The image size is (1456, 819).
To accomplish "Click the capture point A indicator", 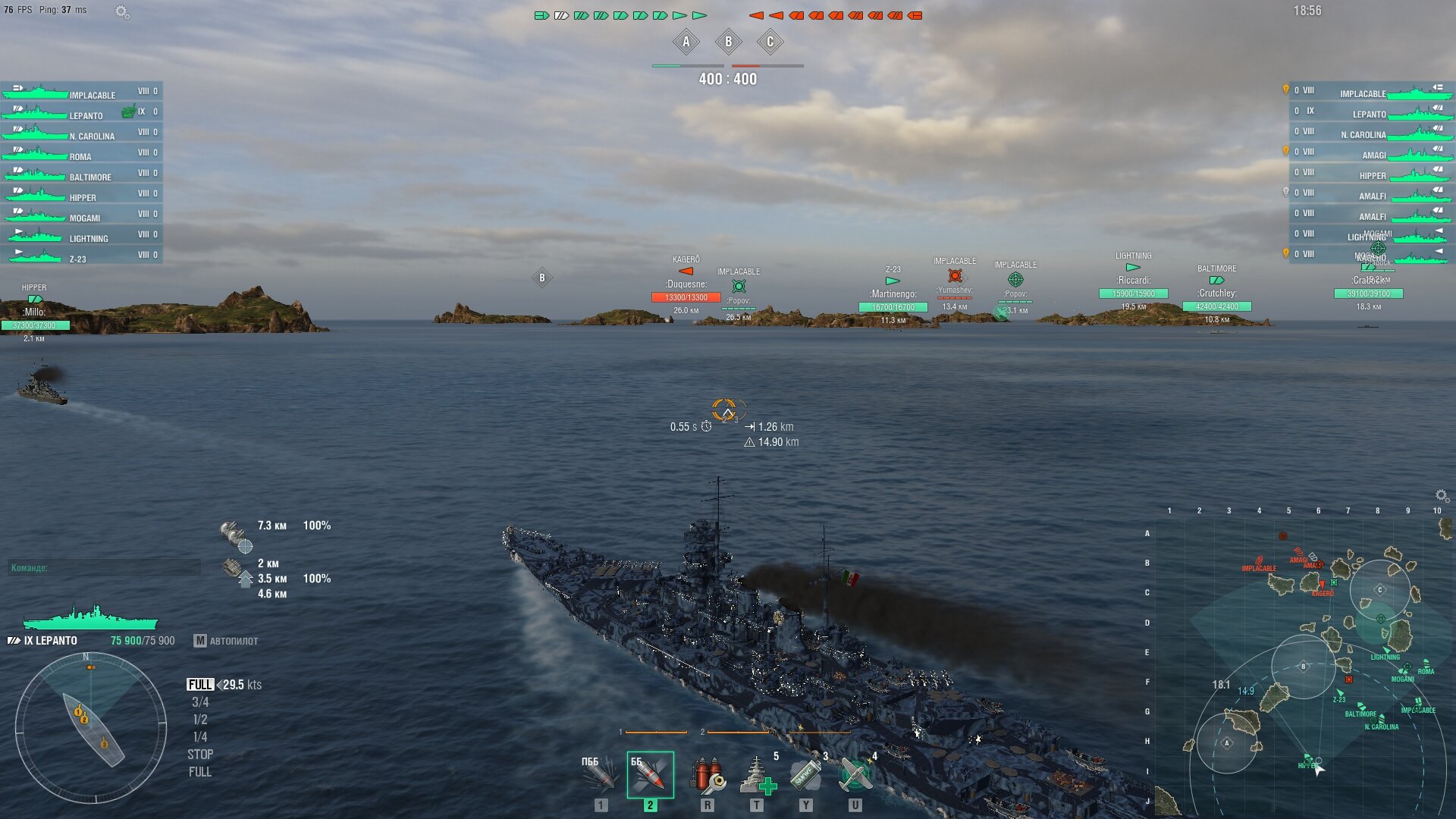I will tap(686, 42).
